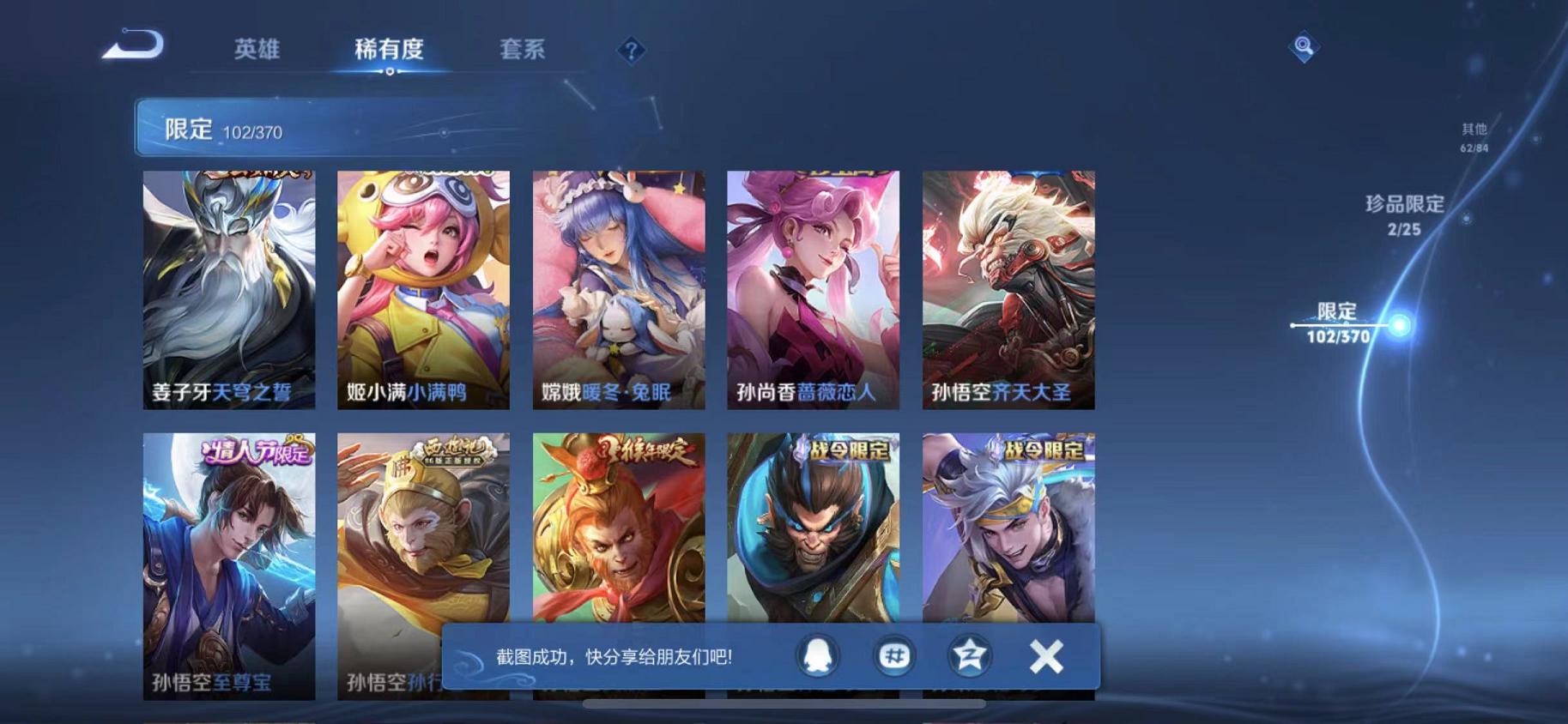
Task: Open skin search with the magnifier icon
Action: (x=1303, y=47)
